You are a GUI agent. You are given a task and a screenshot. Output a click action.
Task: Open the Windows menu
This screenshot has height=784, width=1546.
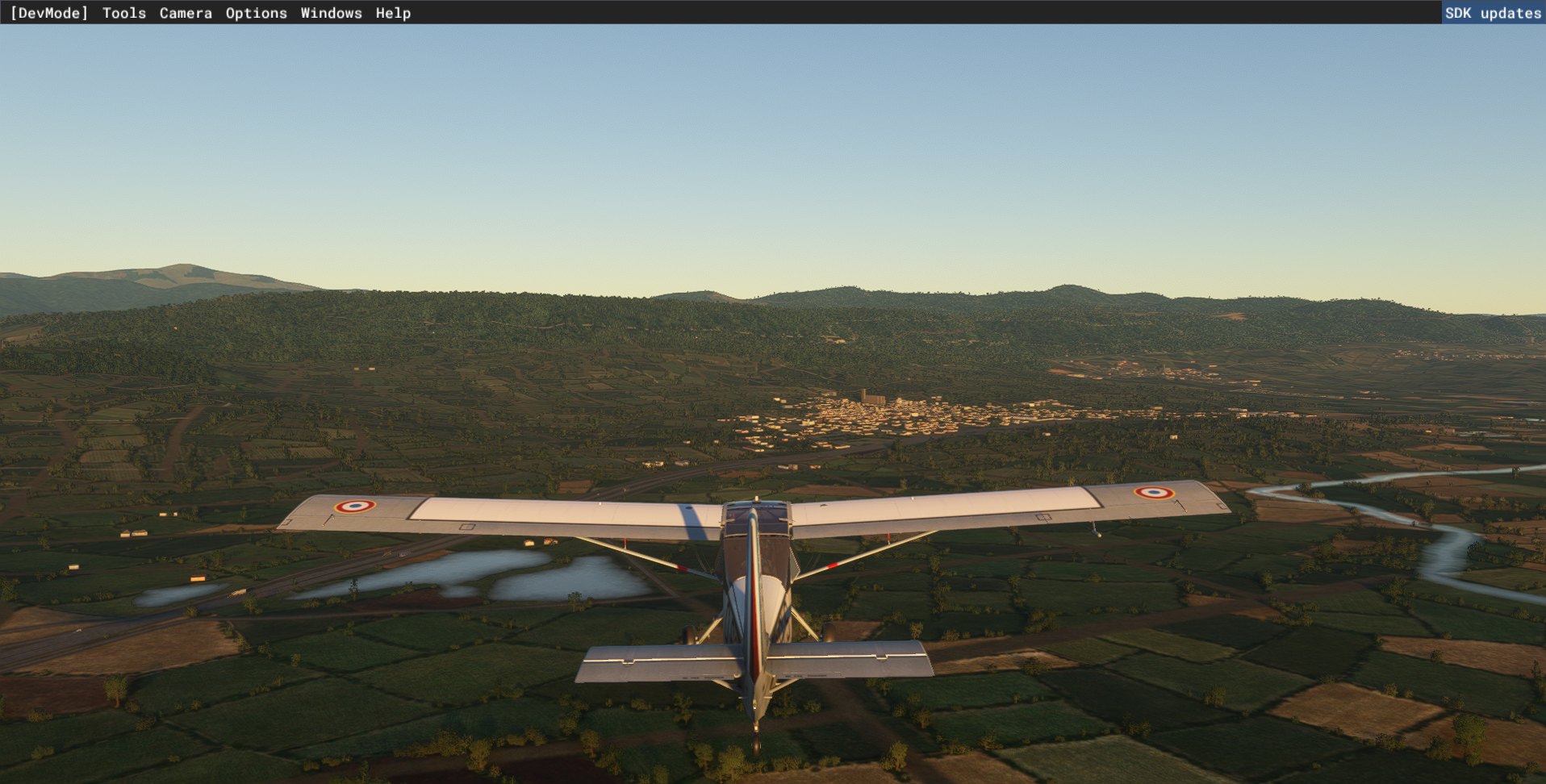[x=331, y=13]
